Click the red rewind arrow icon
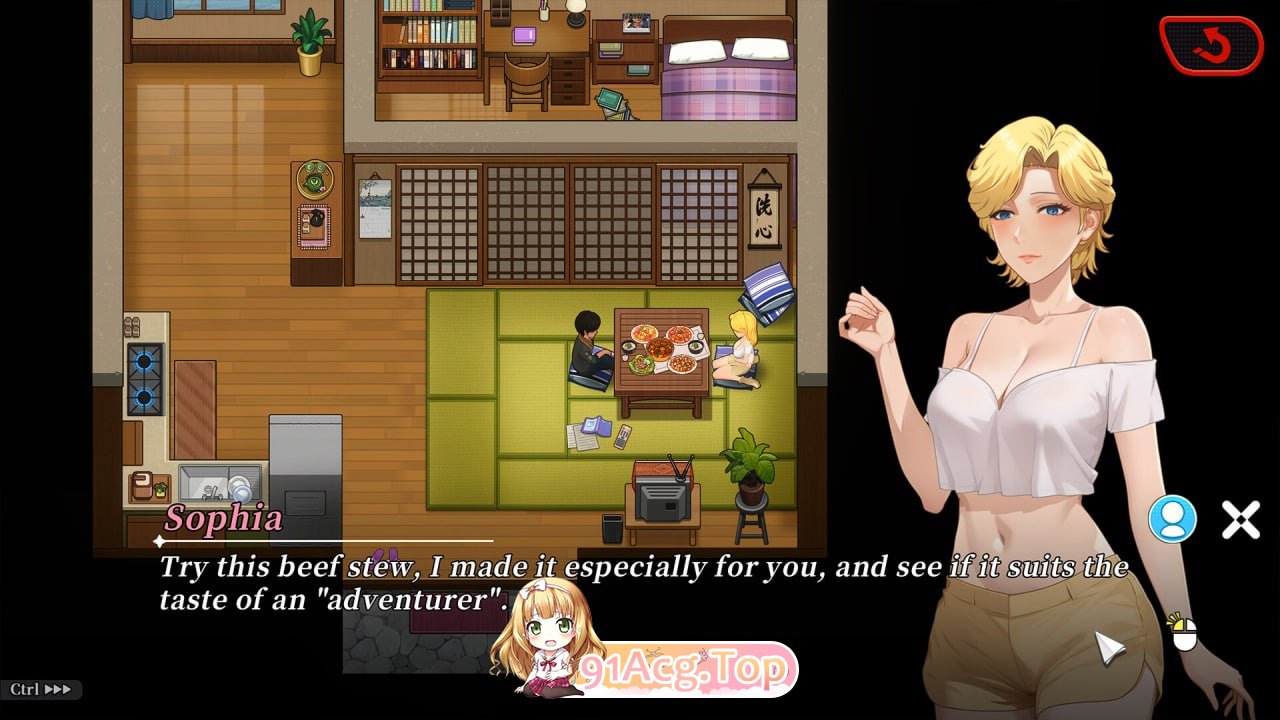The width and height of the screenshot is (1280, 720). [x=1211, y=44]
